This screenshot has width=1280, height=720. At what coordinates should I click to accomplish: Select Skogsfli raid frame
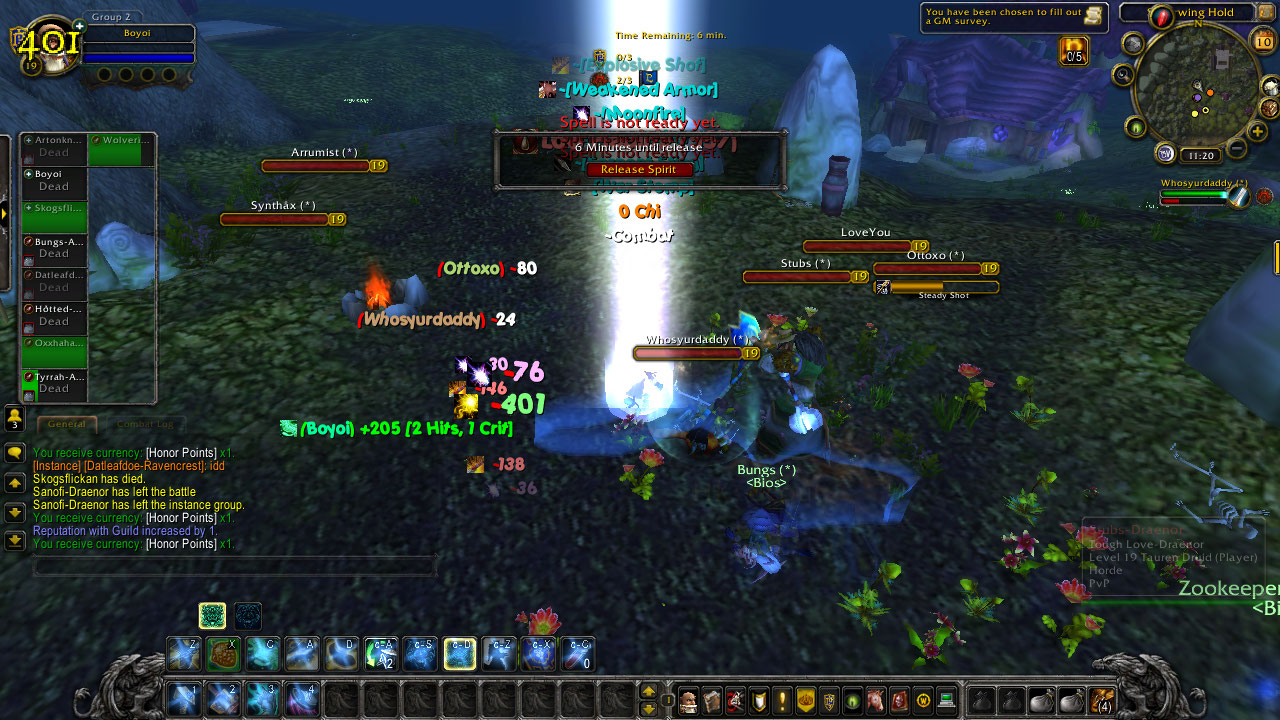click(54, 217)
